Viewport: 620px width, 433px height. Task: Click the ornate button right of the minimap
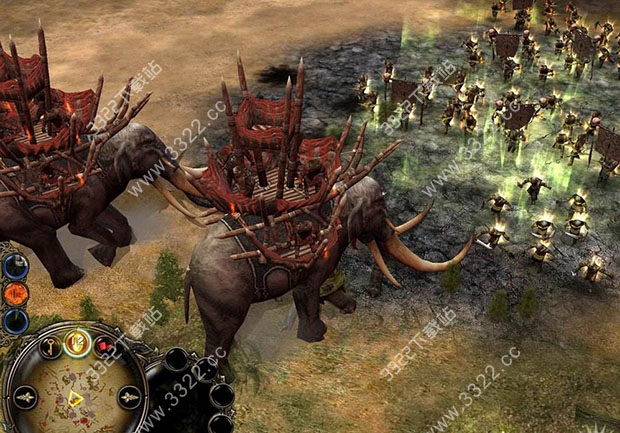point(130,396)
